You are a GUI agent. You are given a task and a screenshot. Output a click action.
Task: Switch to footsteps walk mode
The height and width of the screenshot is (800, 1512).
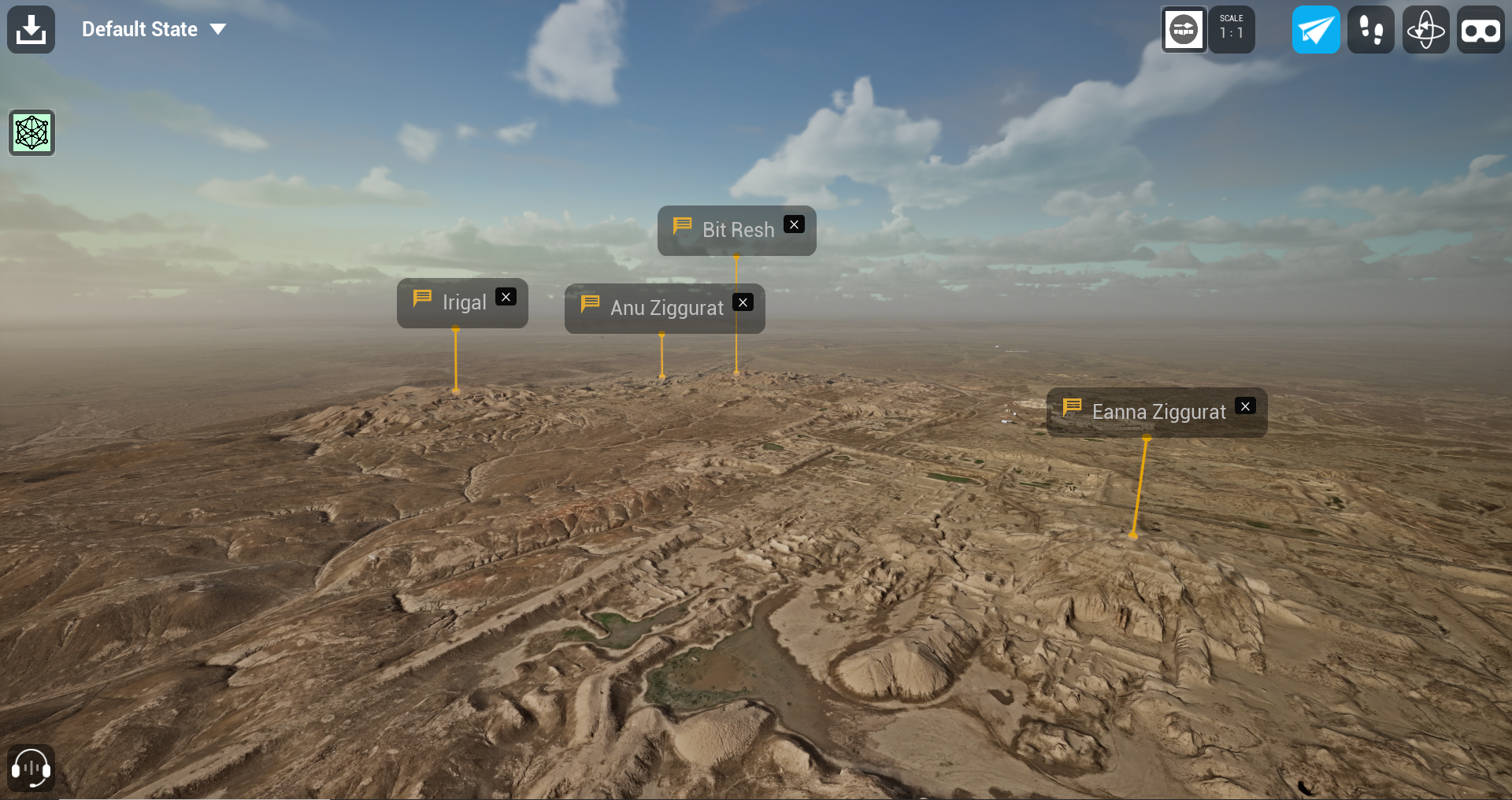coord(1371,30)
